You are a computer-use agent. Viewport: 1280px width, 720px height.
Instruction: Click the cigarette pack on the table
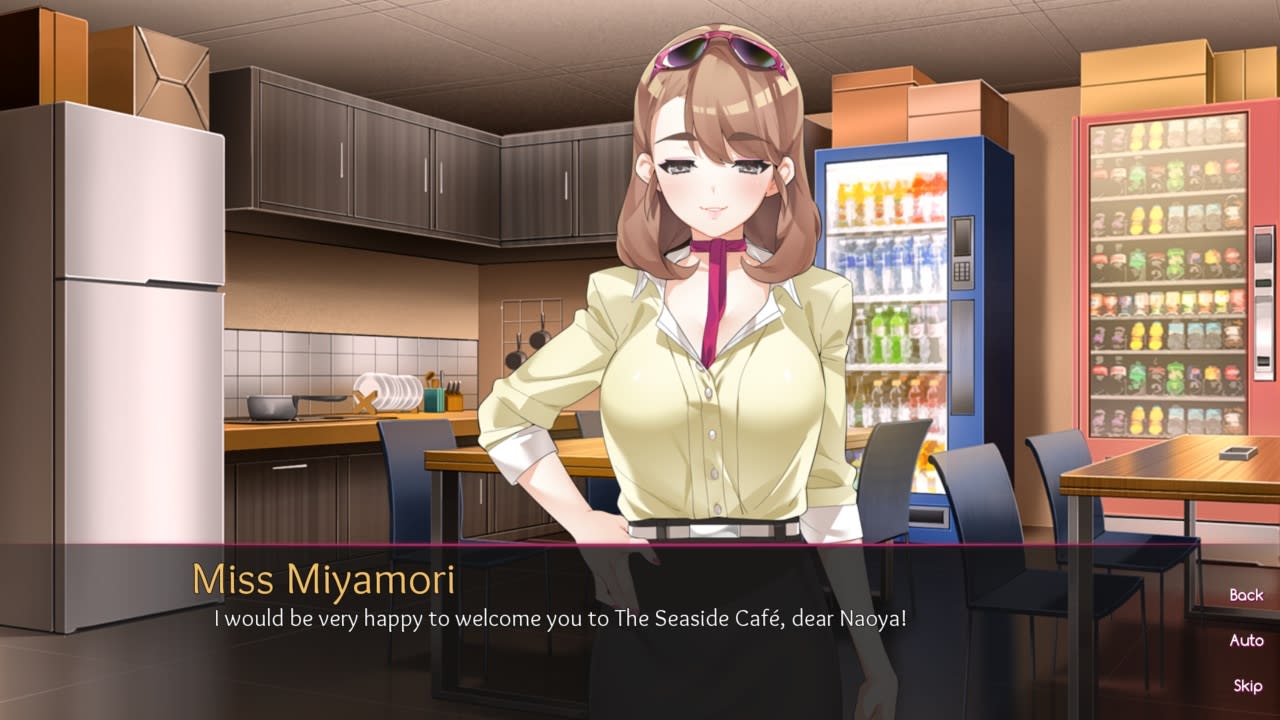(1236, 453)
